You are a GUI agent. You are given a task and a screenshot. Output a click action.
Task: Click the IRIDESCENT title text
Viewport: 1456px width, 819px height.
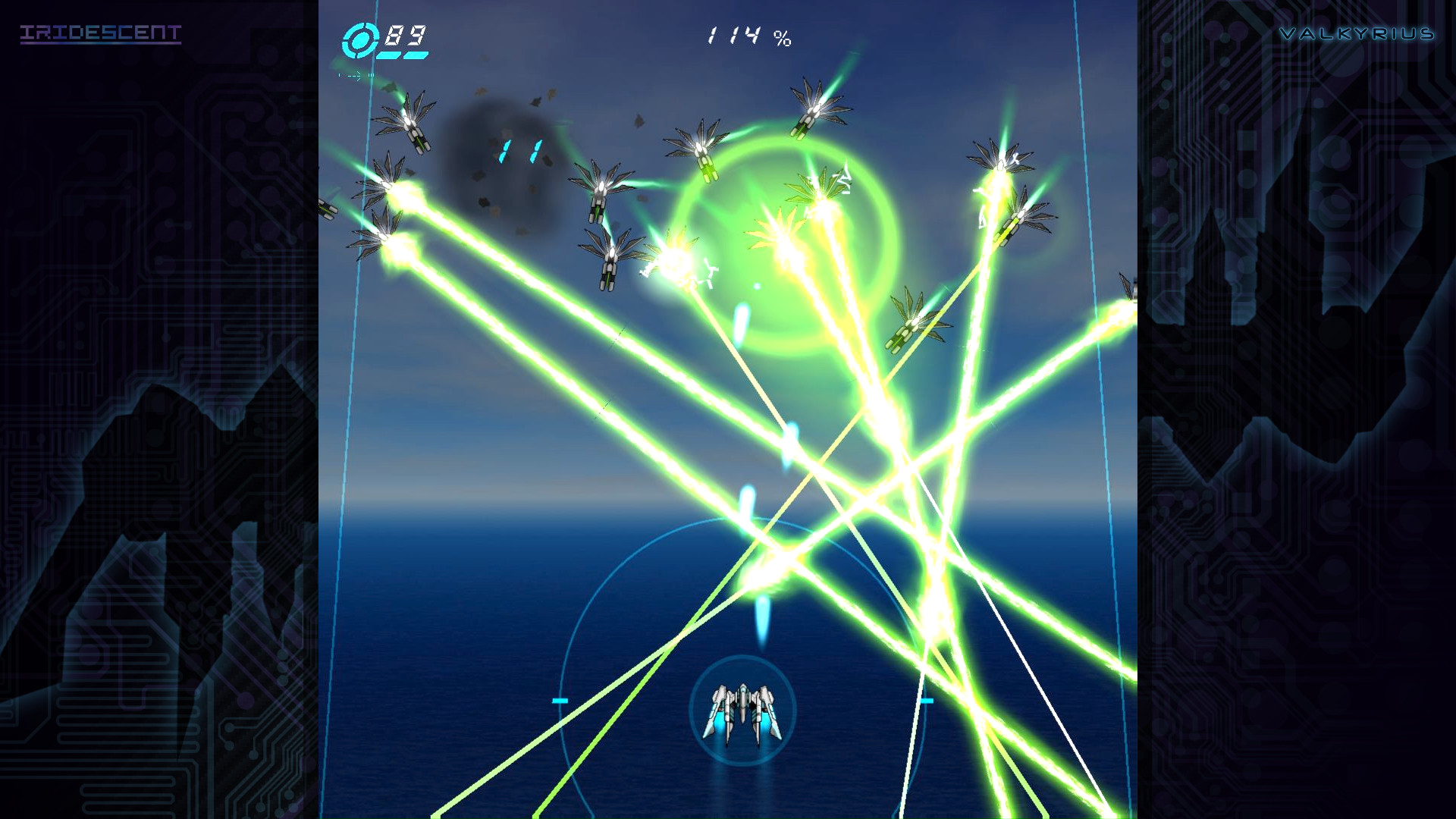click(102, 33)
